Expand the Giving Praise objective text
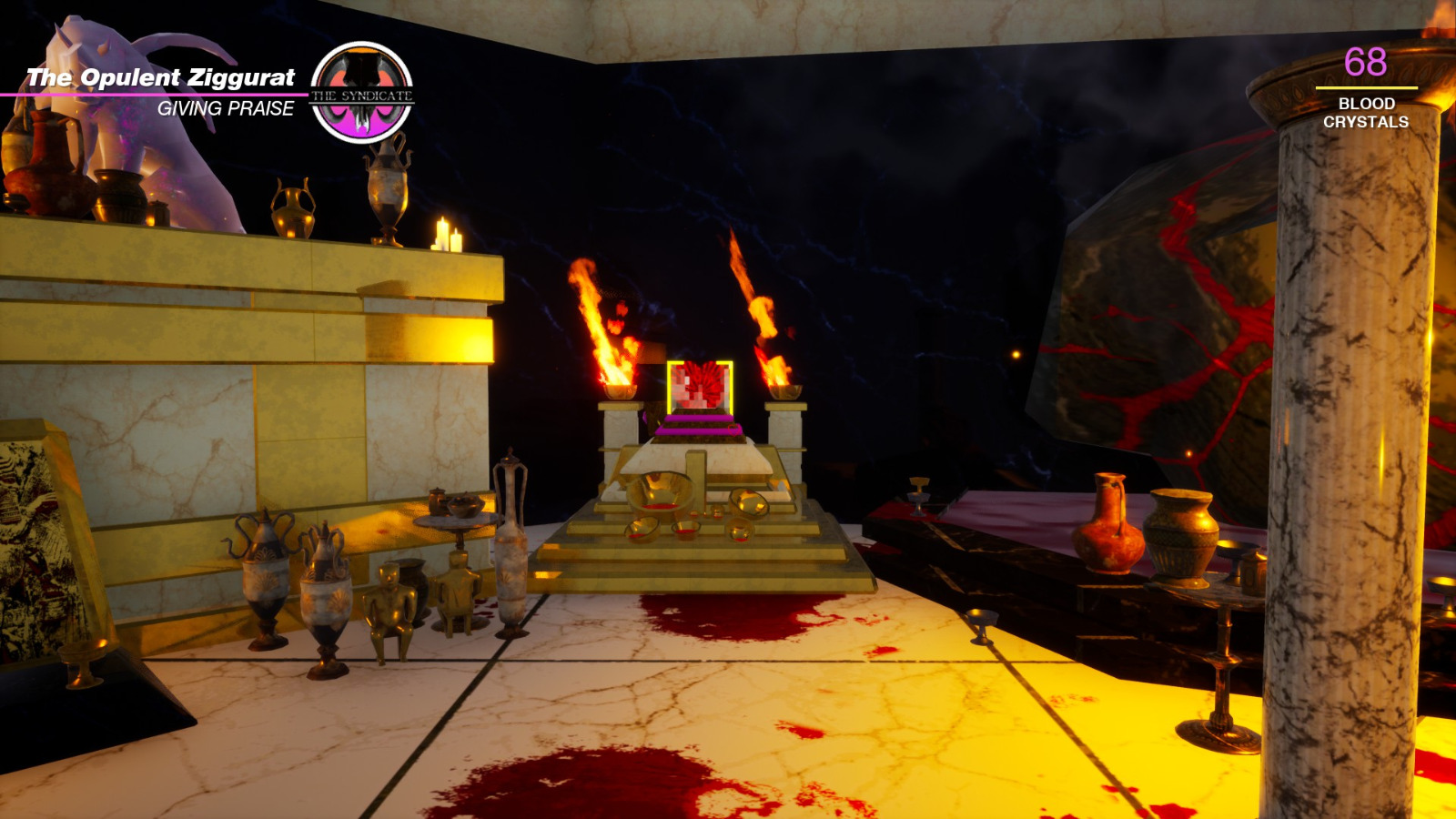Screen dimensions: 1456x819 point(227,111)
